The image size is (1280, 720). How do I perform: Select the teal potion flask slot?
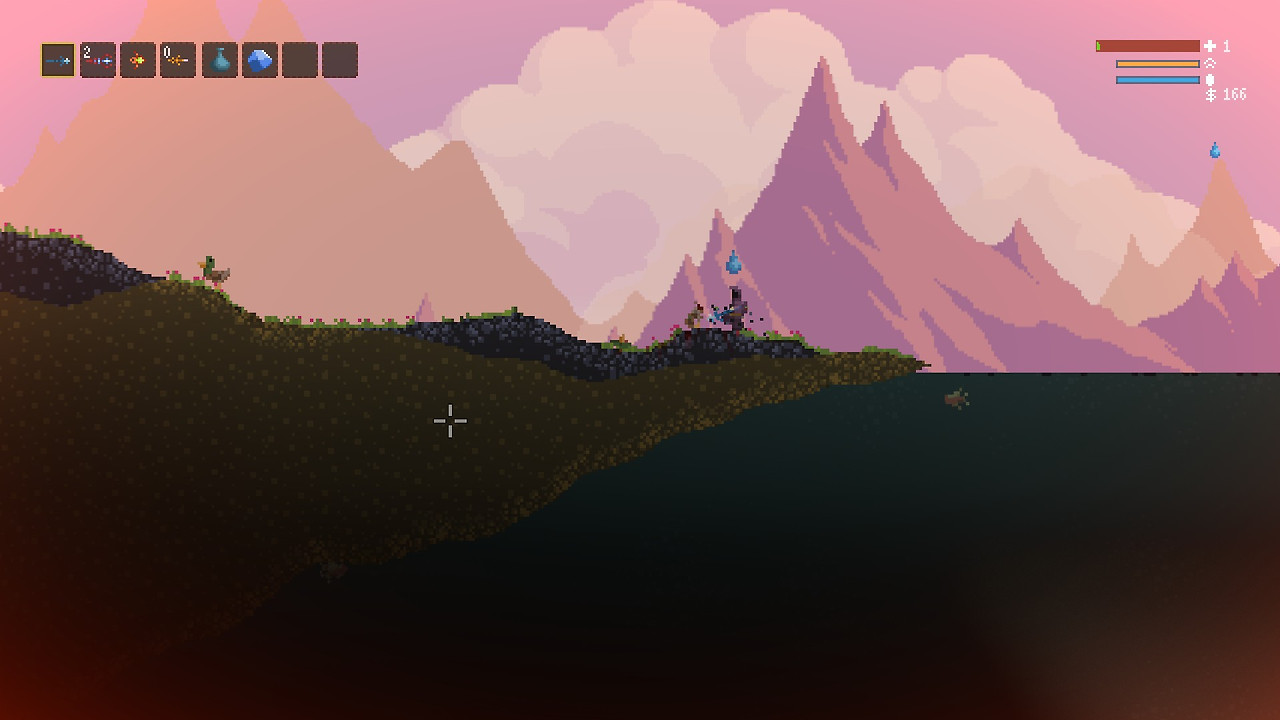220,60
